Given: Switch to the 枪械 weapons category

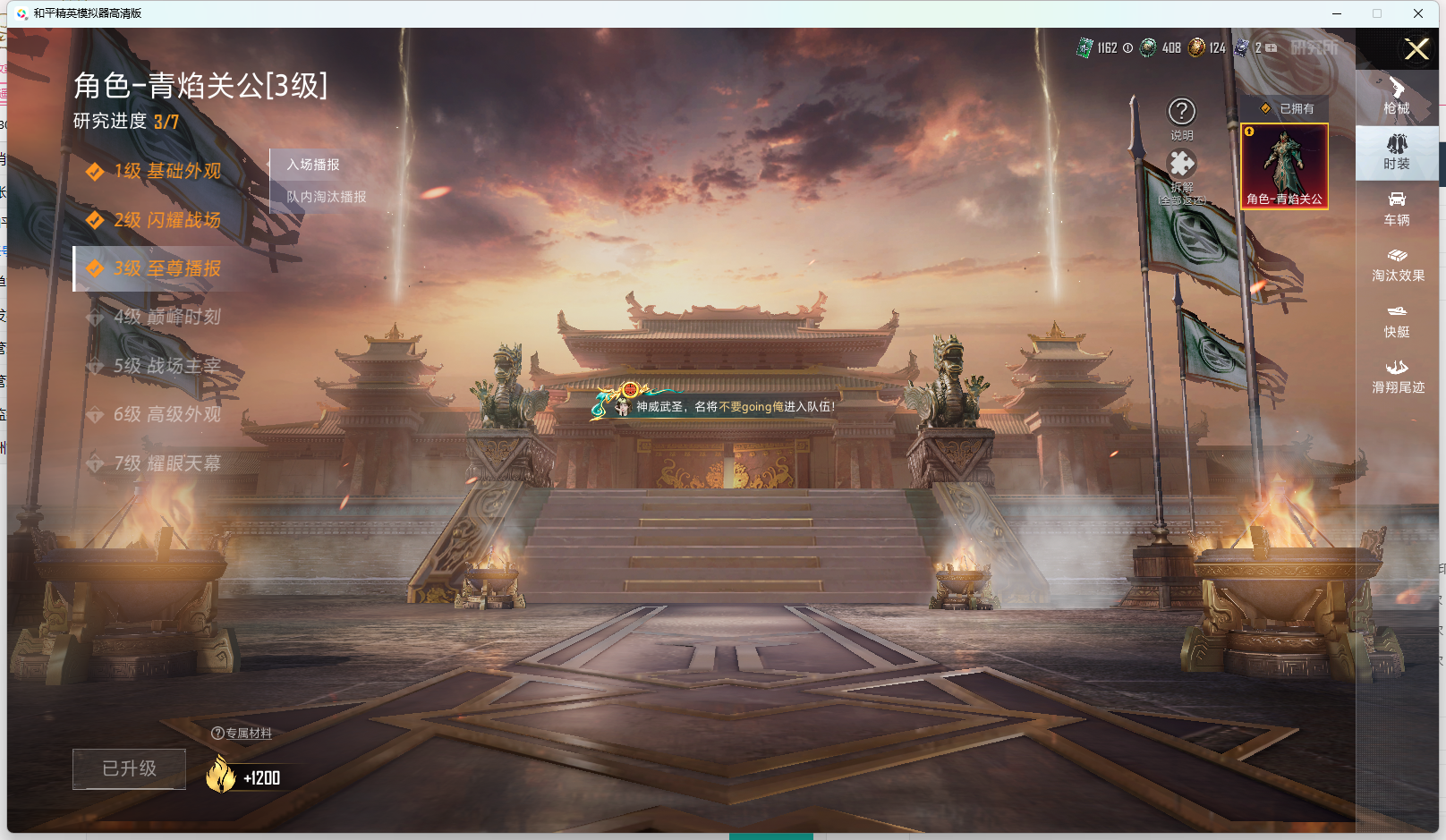Looking at the screenshot, I should [1397, 98].
